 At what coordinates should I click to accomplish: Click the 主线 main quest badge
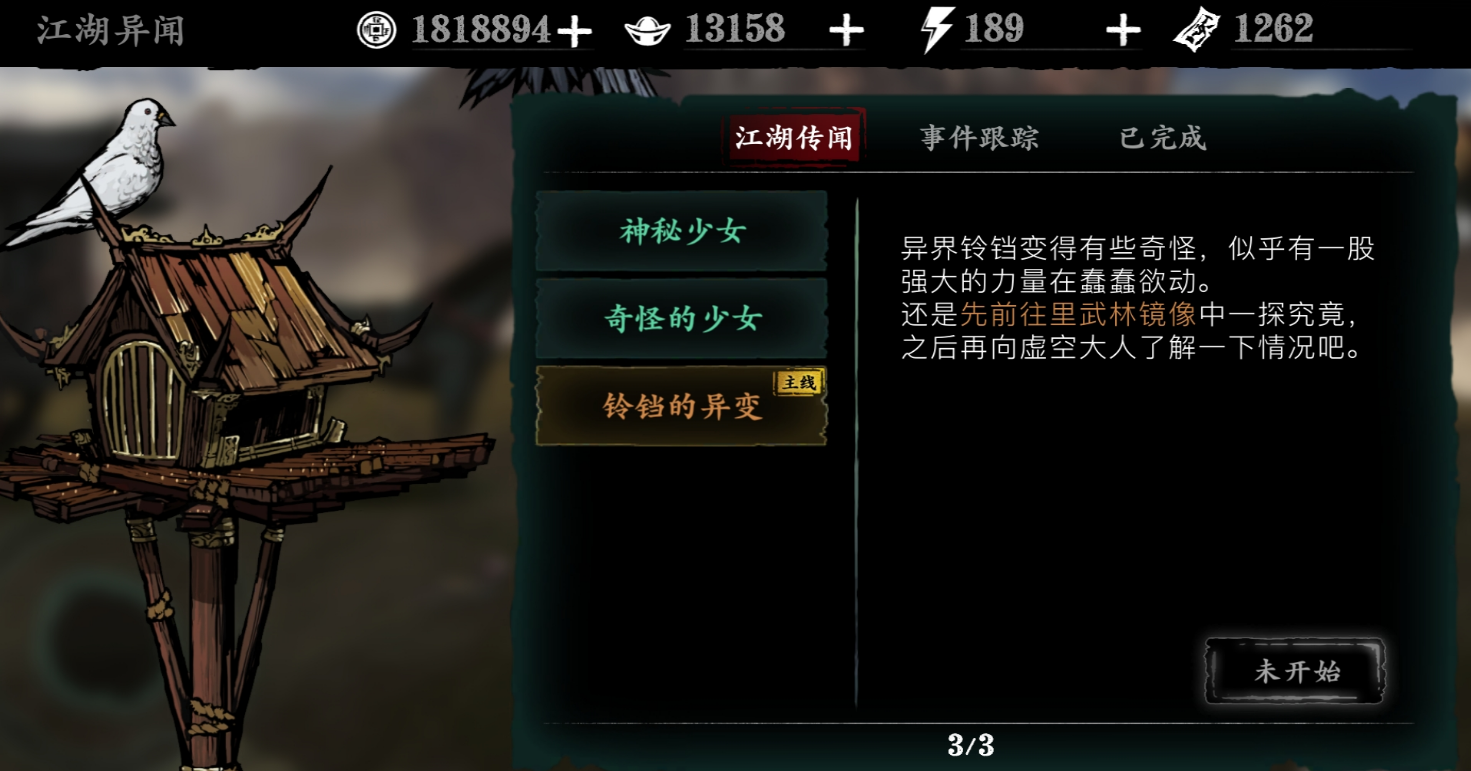click(x=798, y=381)
